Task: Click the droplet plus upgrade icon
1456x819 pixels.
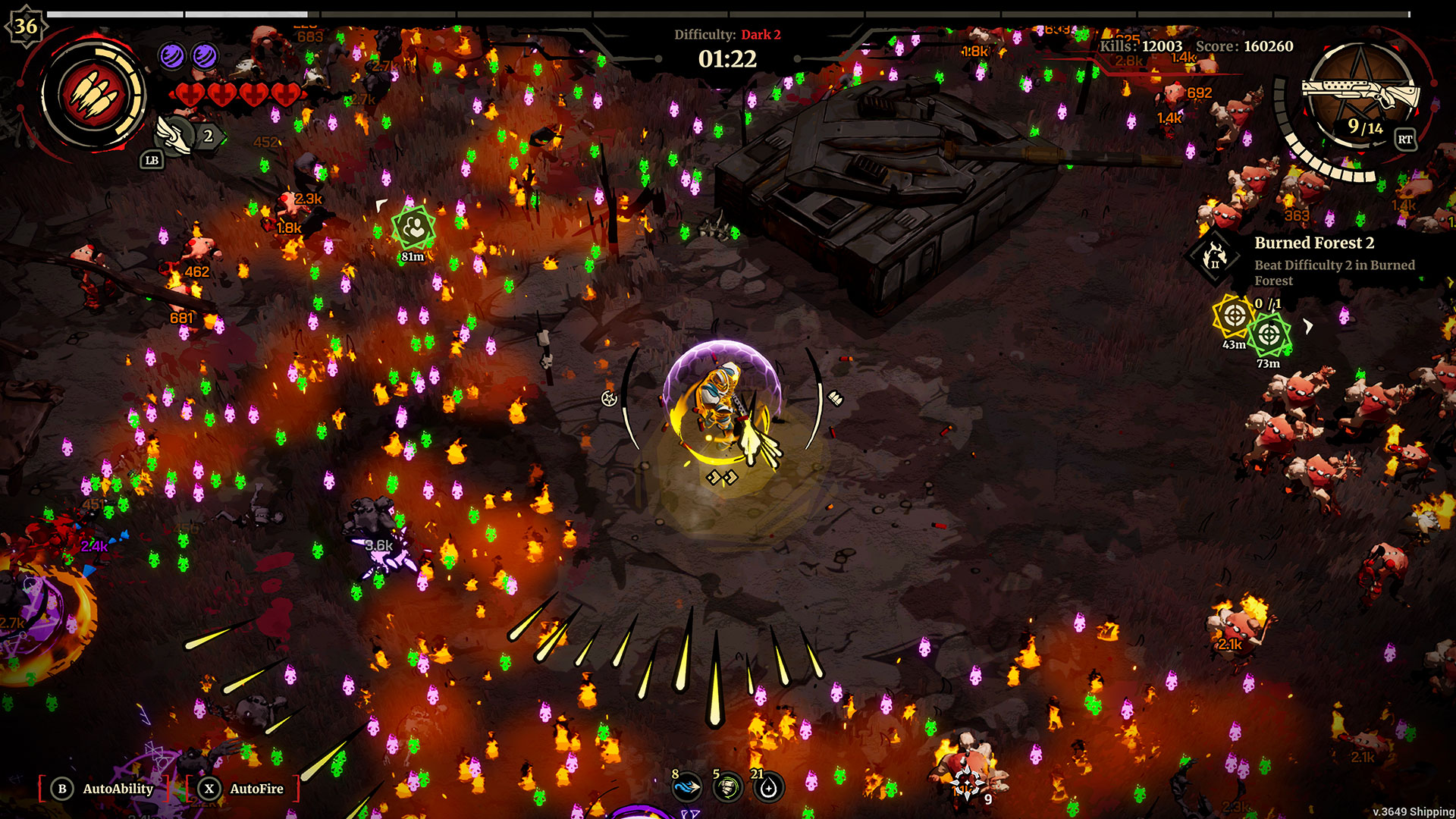Action: tap(768, 788)
